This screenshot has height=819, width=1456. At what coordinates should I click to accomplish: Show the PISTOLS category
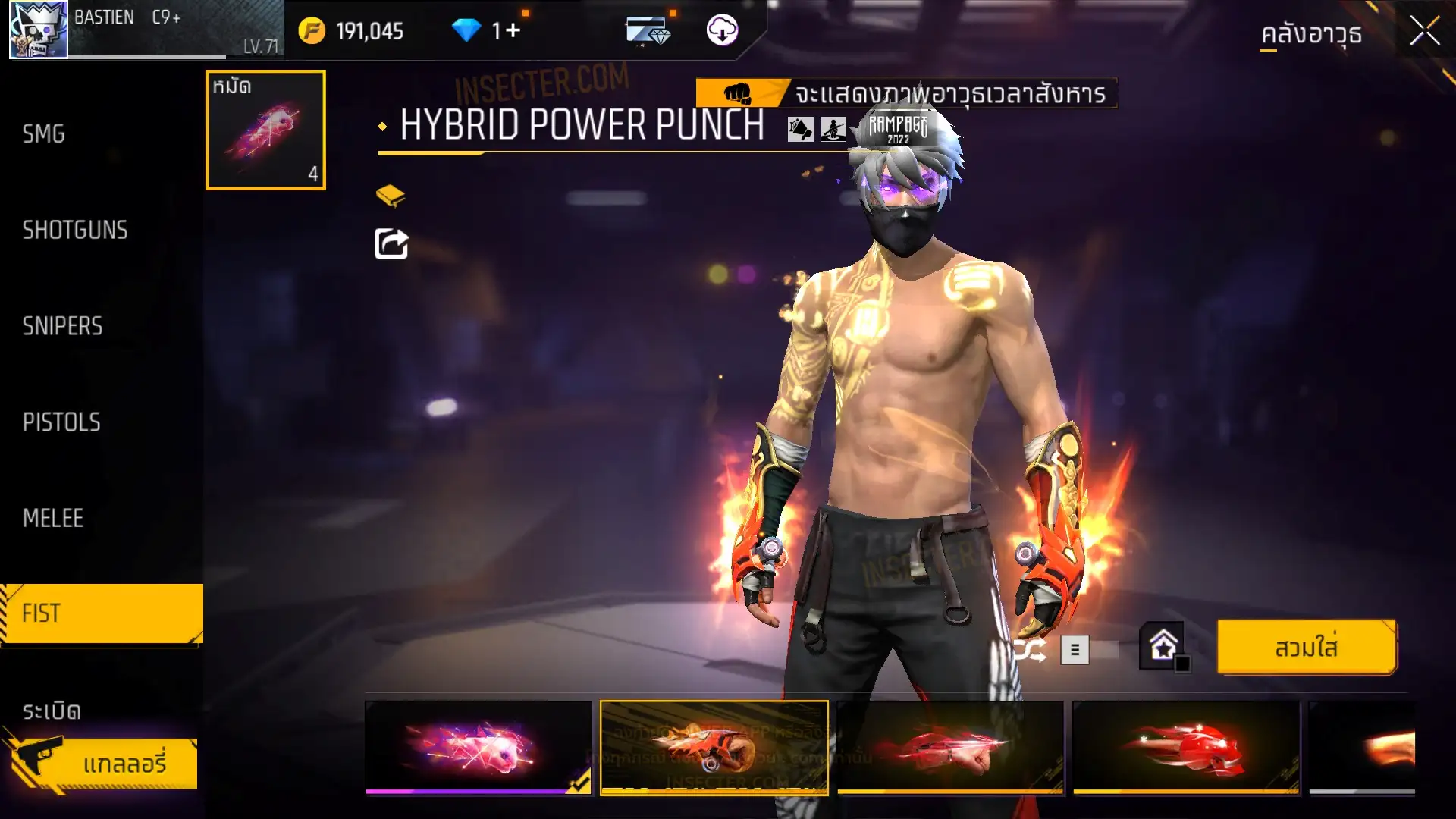click(61, 422)
